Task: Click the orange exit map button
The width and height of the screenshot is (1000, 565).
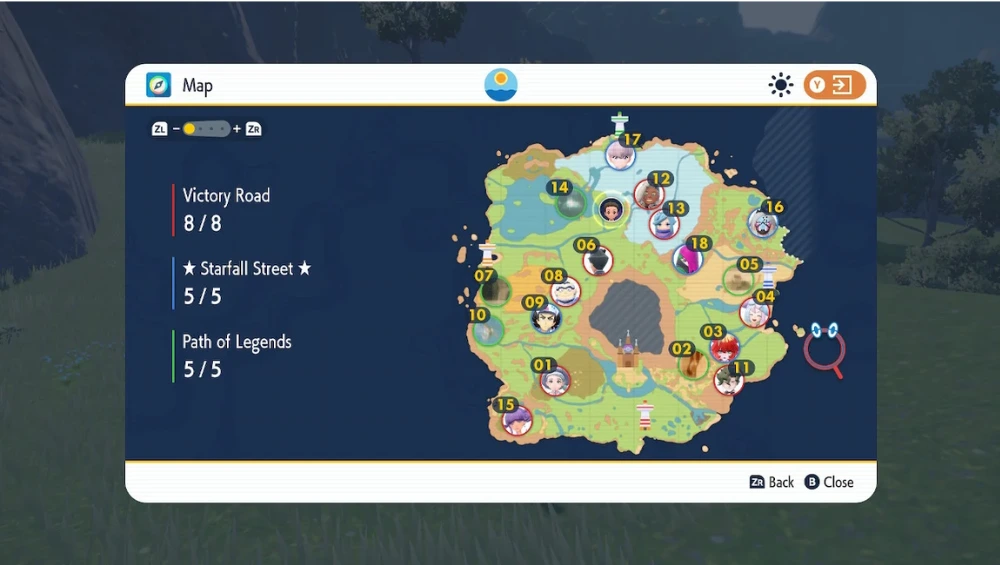Action: [835, 86]
